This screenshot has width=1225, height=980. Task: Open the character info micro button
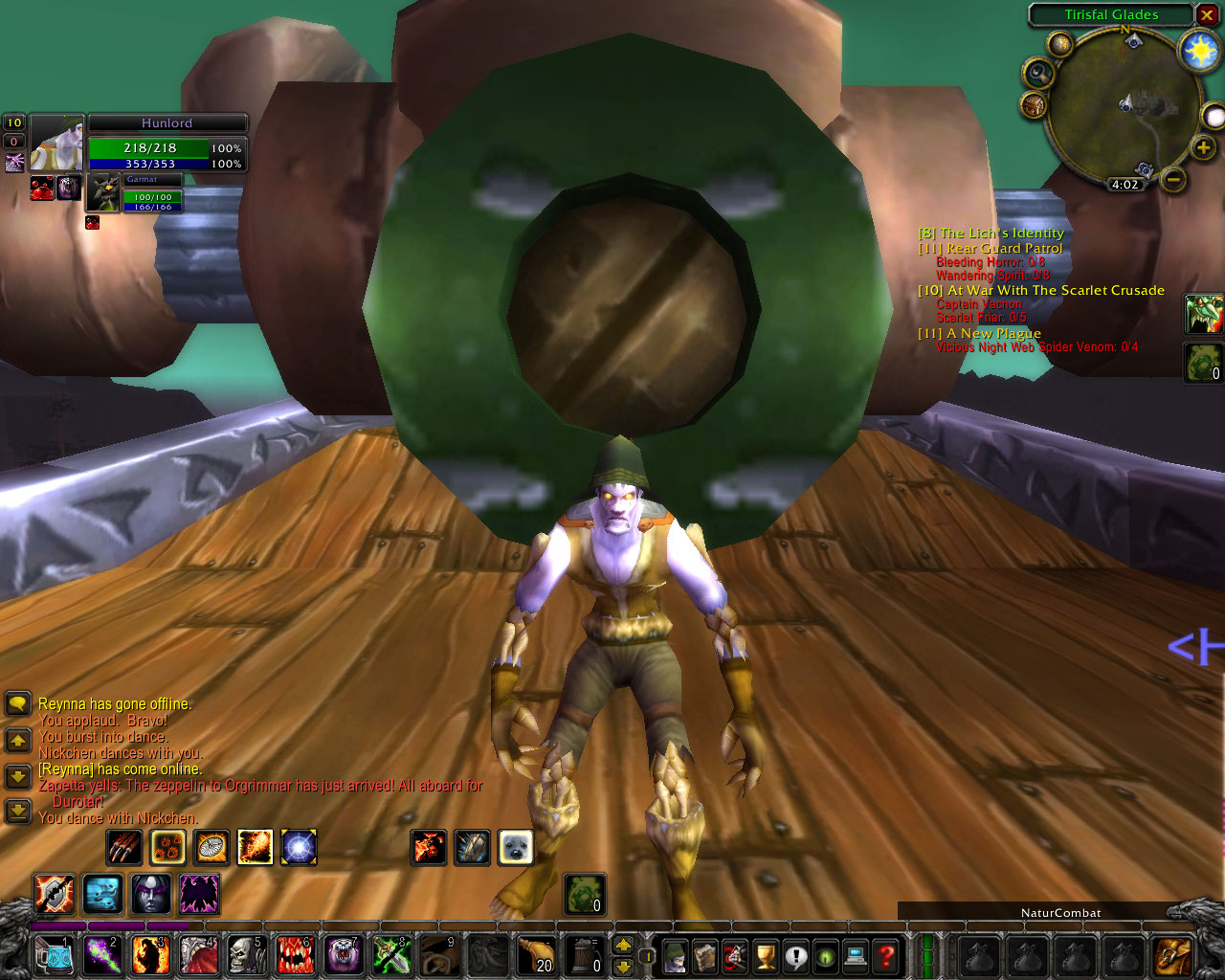675,955
